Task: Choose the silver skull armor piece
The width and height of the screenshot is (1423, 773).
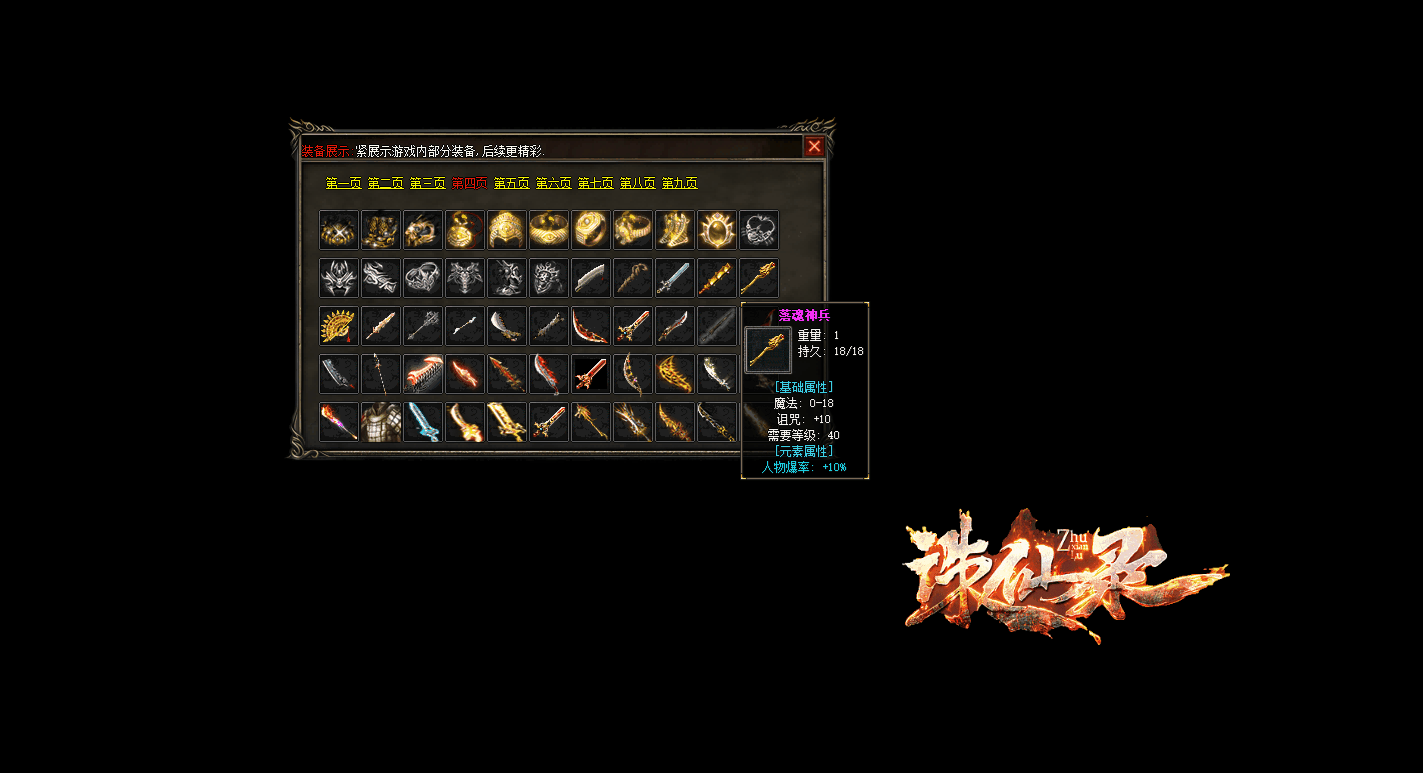Action: (549, 278)
